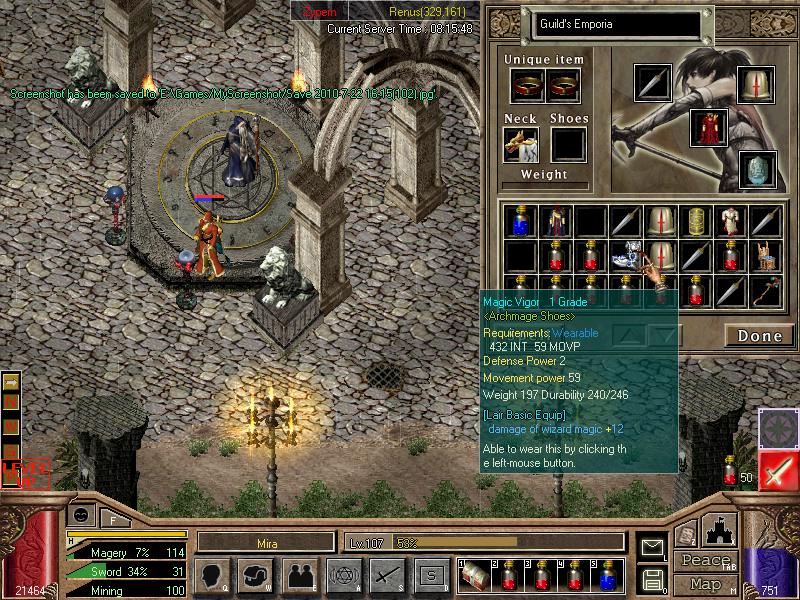Open the mail envelope icon

tap(652, 546)
